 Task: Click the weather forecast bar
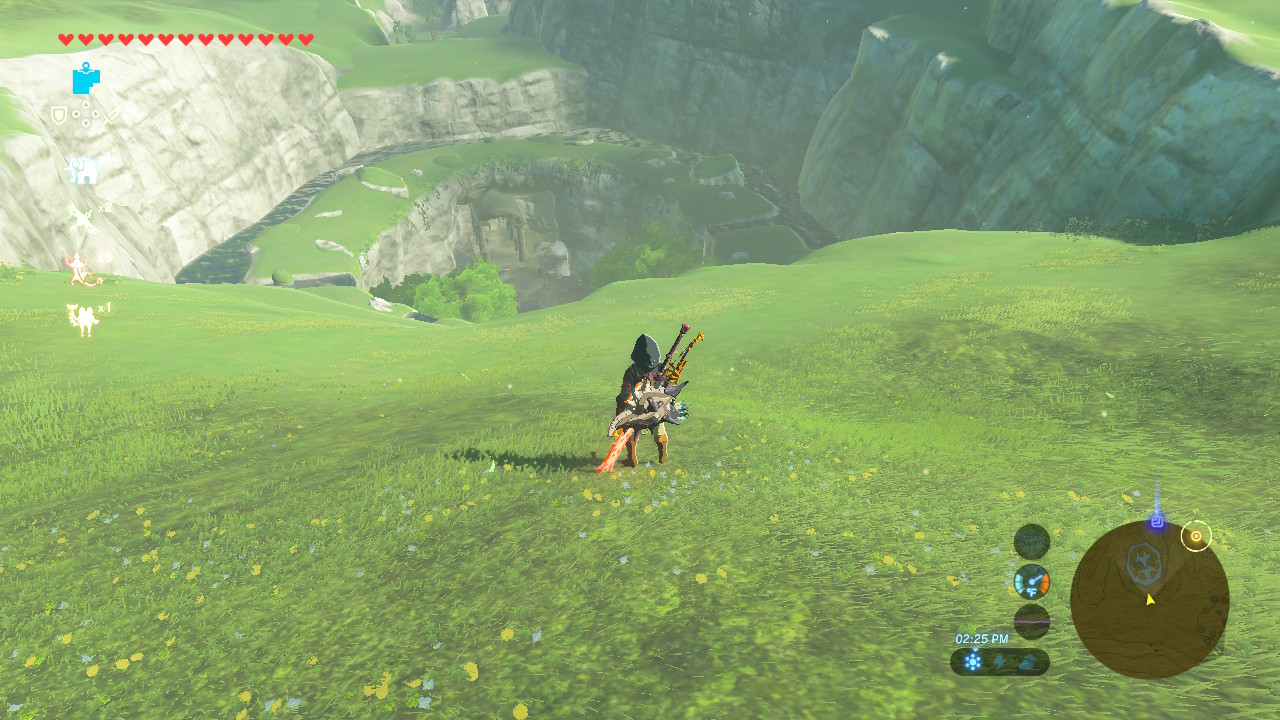point(999,661)
